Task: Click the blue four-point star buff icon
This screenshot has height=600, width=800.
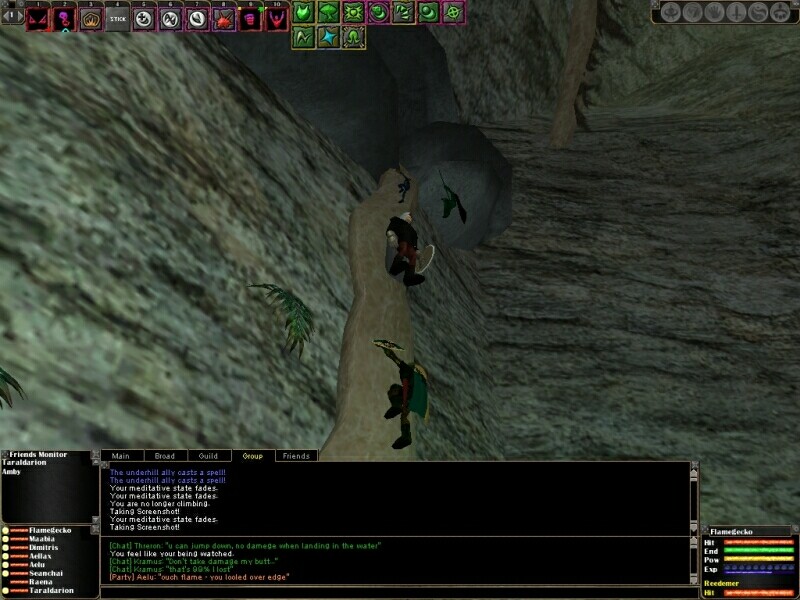Action: (x=328, y=37)
